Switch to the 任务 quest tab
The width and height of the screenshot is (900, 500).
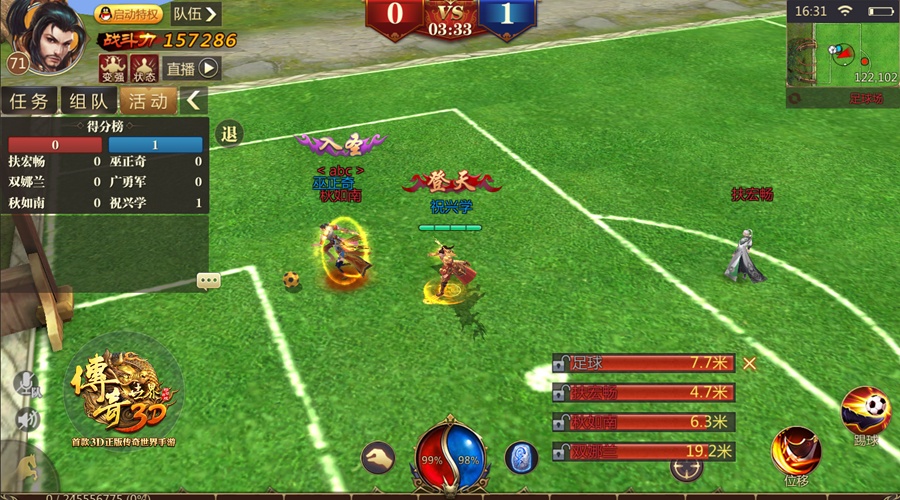click(30, 100)
